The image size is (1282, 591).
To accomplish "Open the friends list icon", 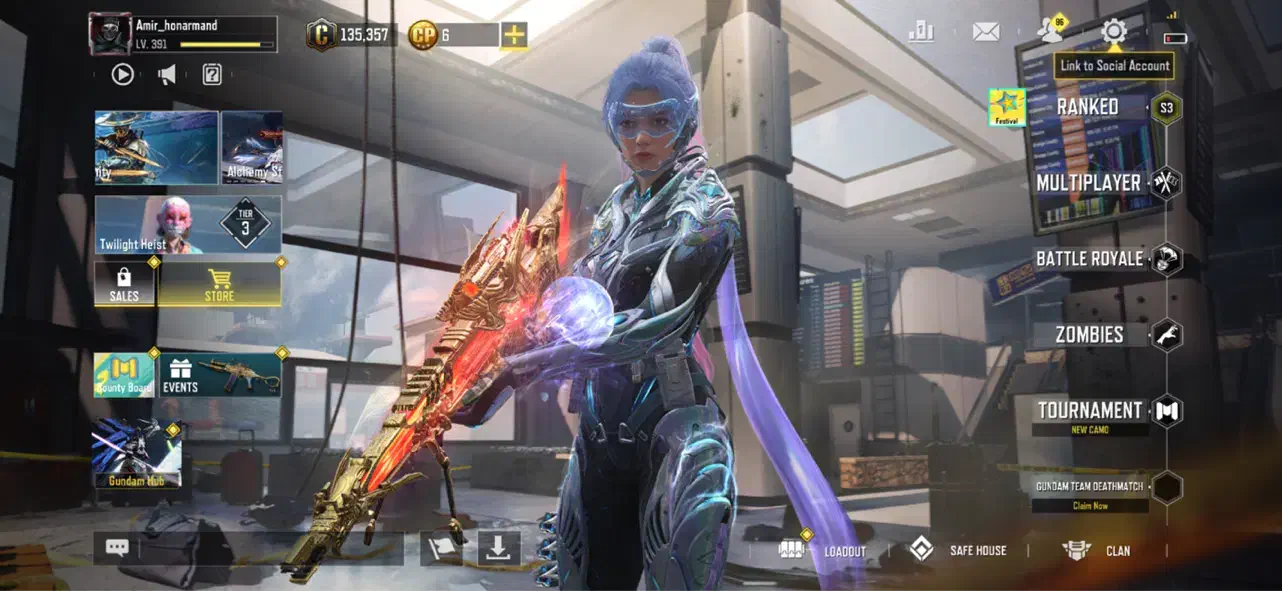I will coord(1049,31).
